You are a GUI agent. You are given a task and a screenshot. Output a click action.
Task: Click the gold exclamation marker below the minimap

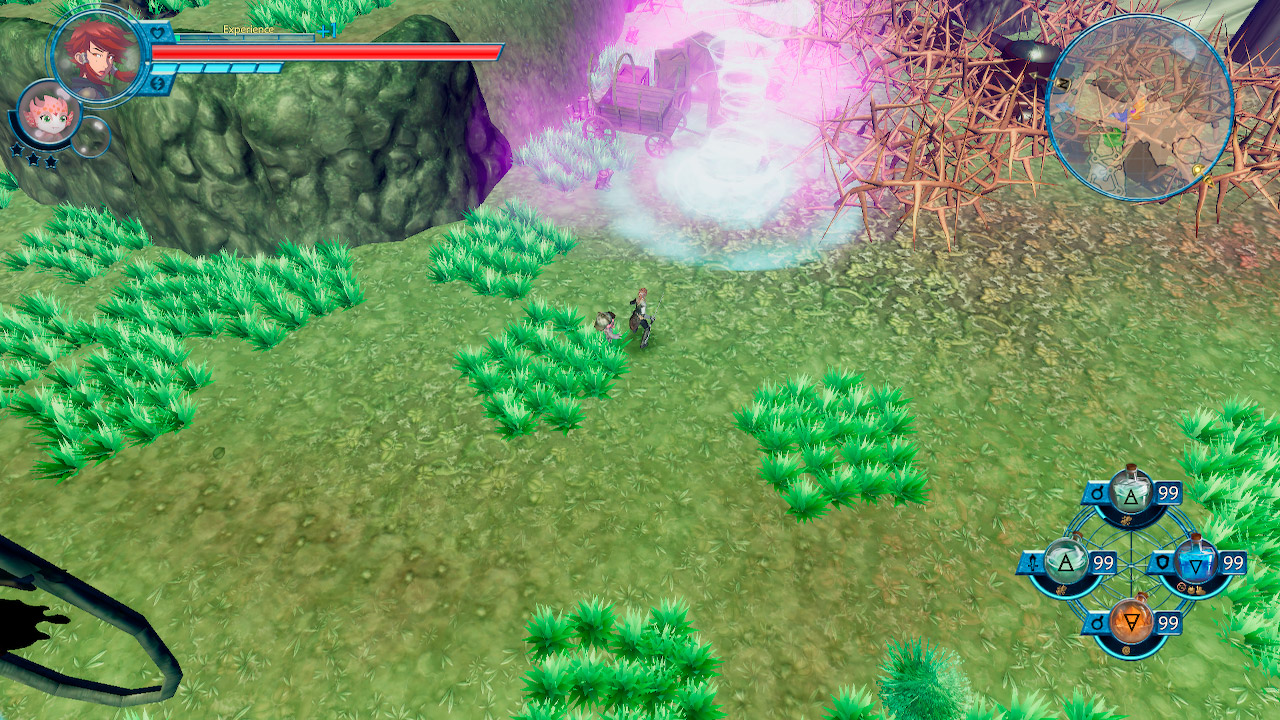coord(1198,174)
